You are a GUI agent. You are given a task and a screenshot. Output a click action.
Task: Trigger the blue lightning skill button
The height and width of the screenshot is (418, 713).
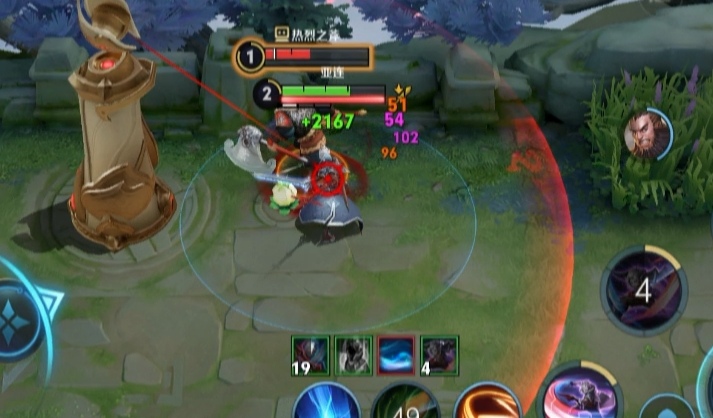point(327,402)
